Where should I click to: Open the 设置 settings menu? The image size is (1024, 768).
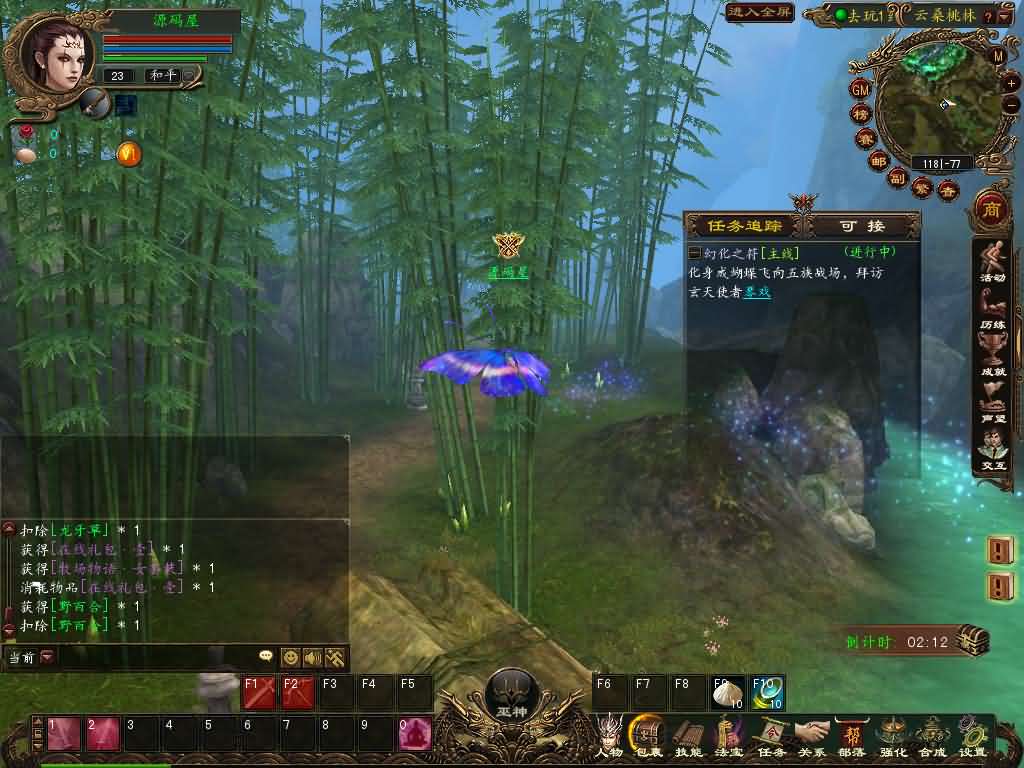971,734
